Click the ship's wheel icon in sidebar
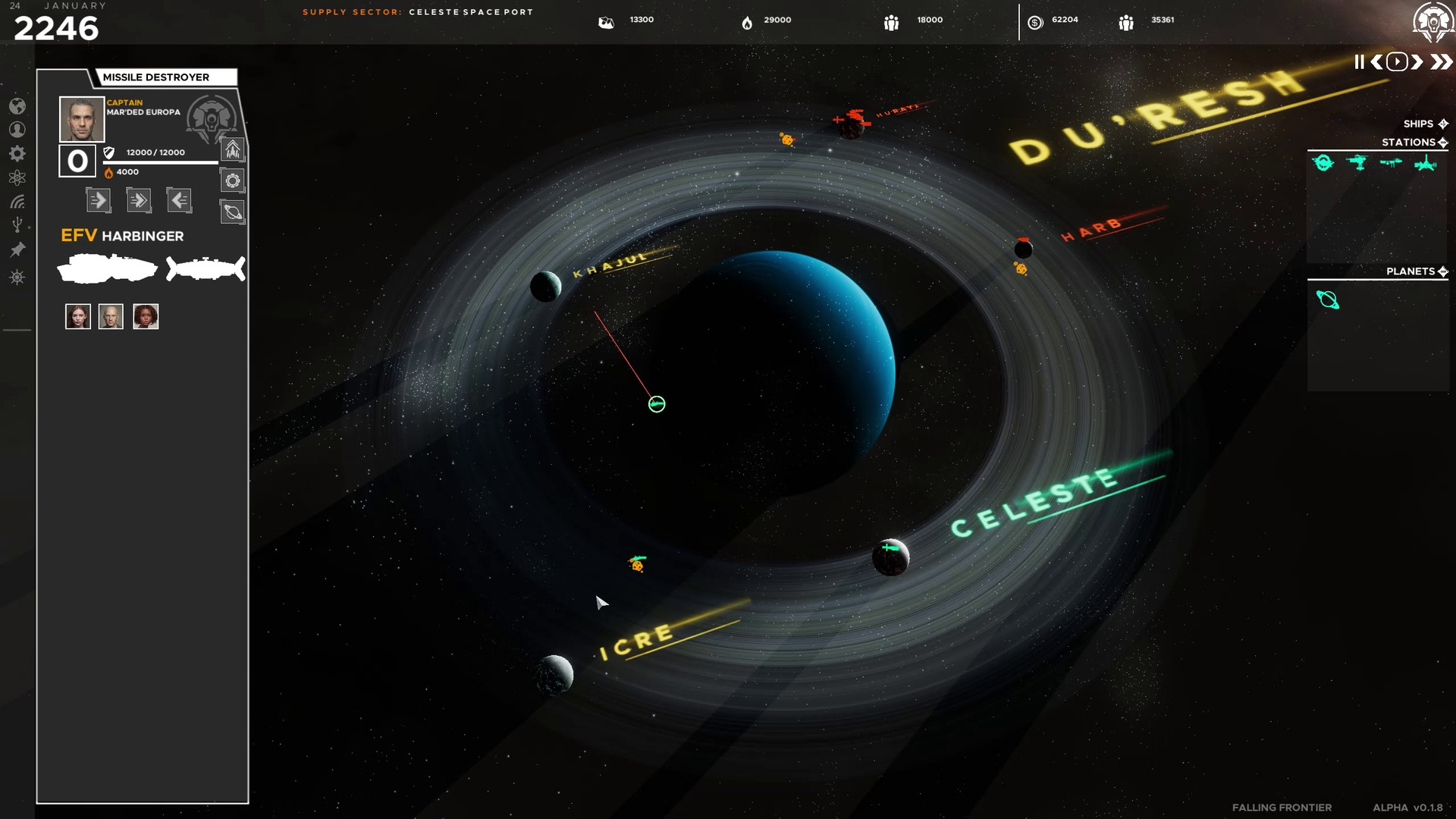This screenshot has width=1456, height=819. pyautogui.click(x=17, y=277)
